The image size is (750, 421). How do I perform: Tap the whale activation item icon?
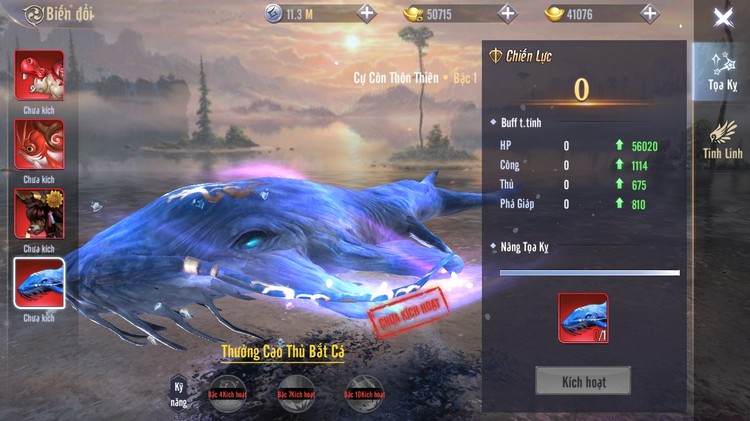point(583,318)
